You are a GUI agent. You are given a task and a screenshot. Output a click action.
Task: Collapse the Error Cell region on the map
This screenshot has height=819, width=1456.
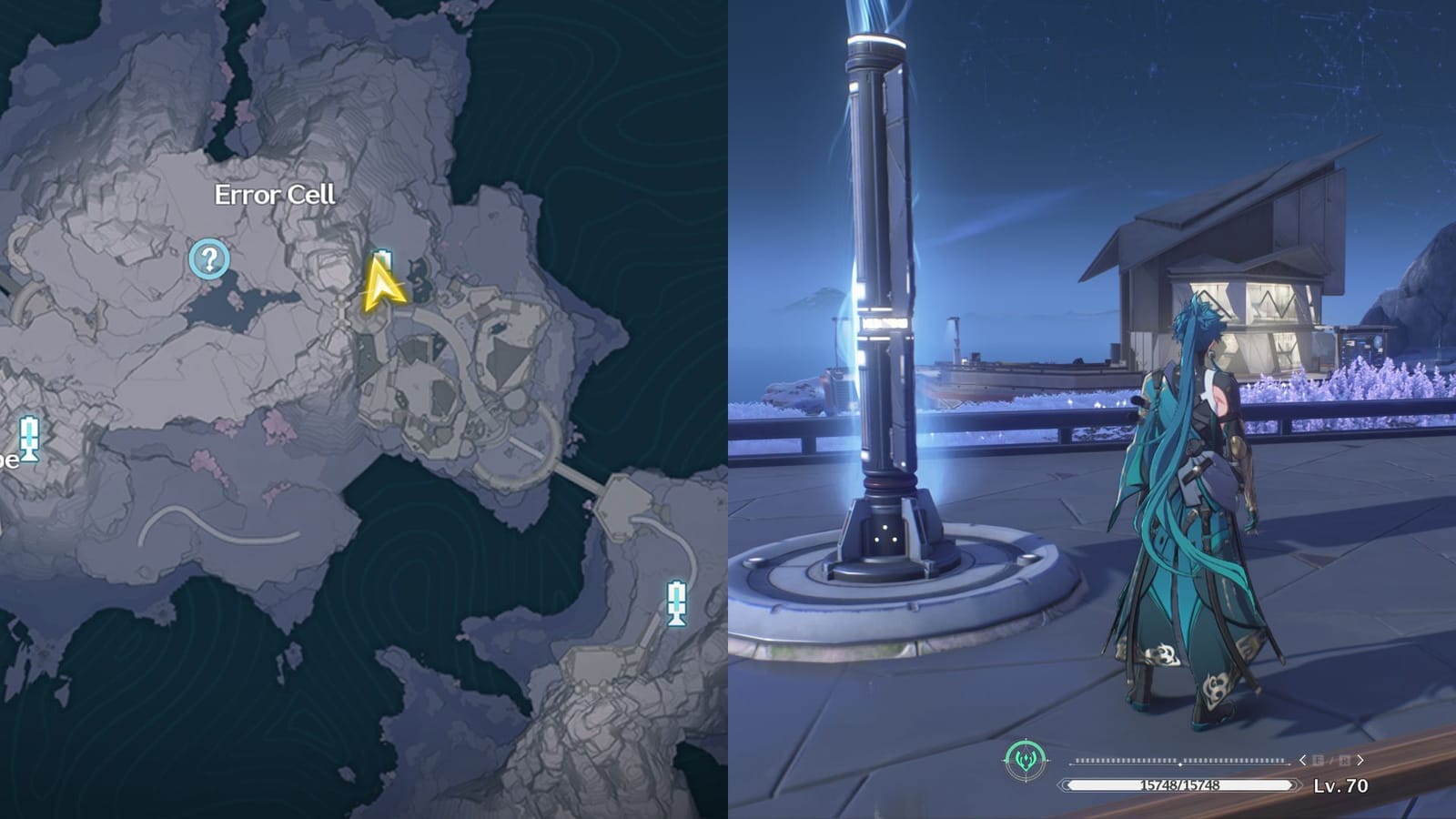(x=276, y=193)
